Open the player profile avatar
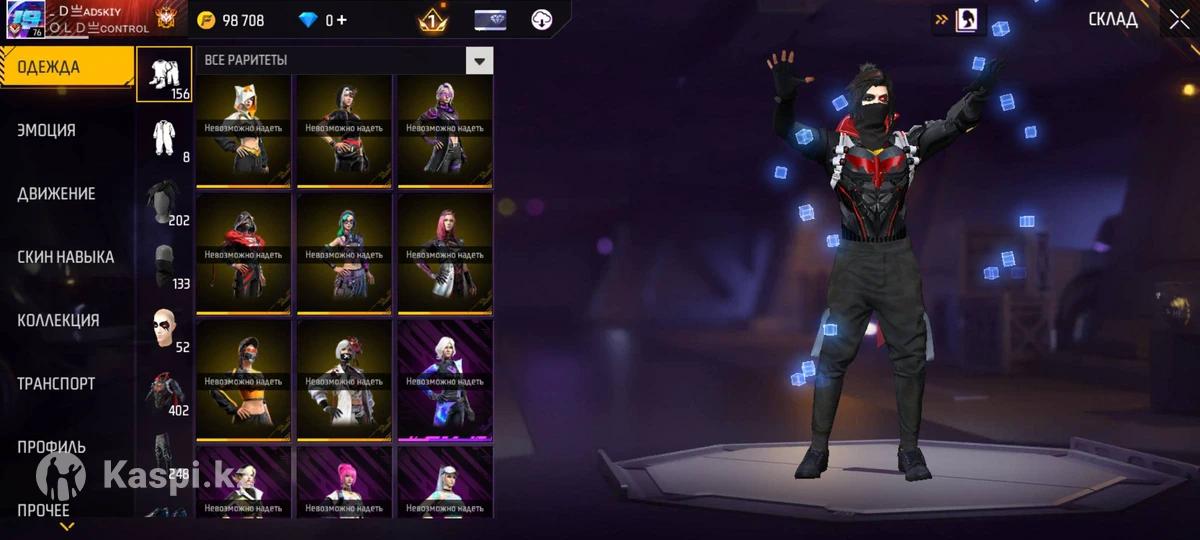This screenshot has width=1200, height=540. tap(24, 20)
